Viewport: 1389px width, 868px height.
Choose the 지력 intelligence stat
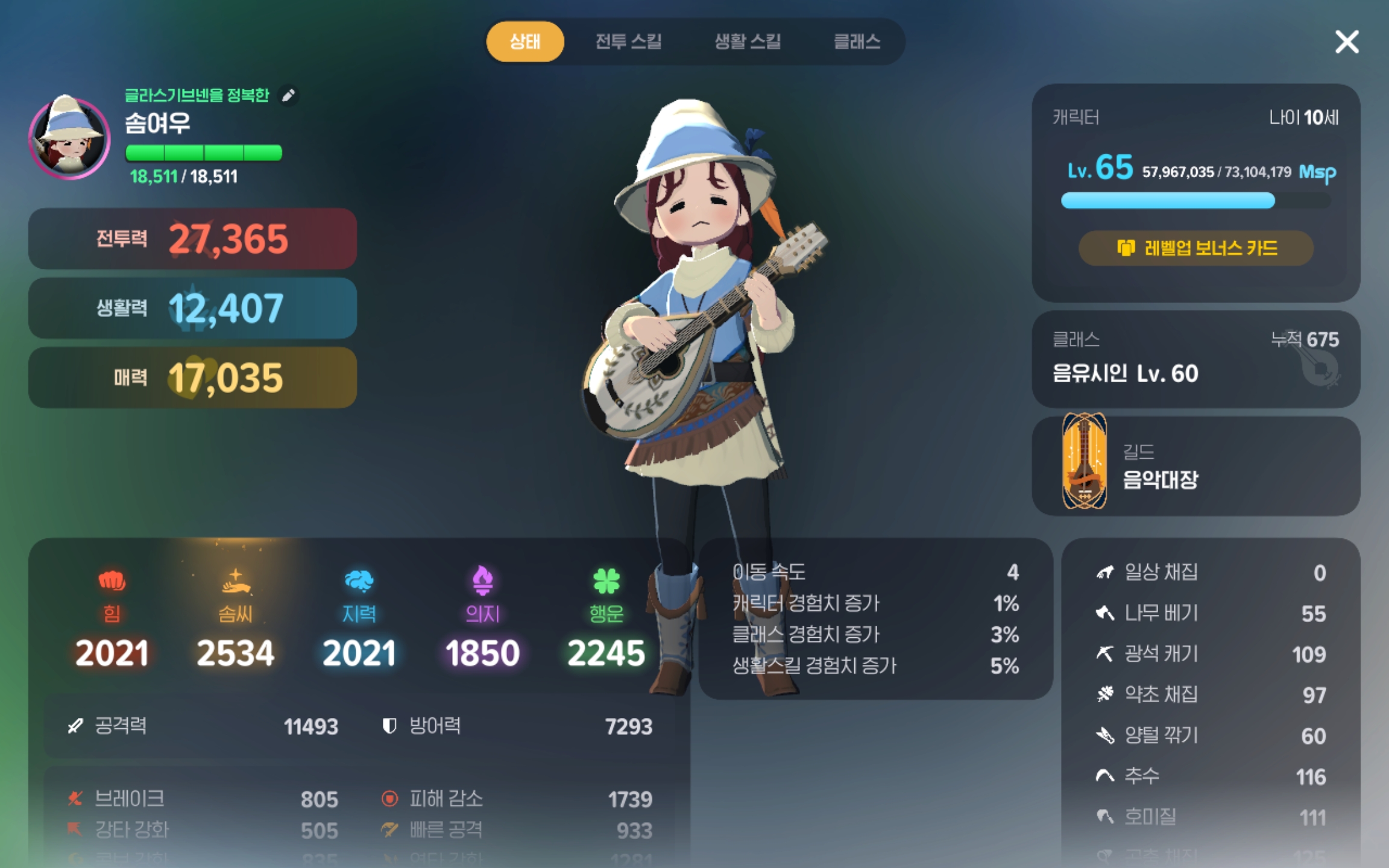click(x=359, y=618)
